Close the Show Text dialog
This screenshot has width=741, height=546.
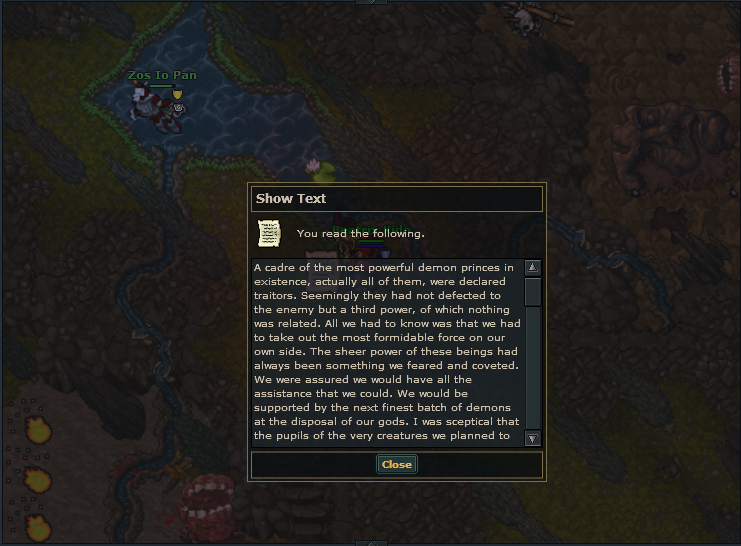pos(396,464)
